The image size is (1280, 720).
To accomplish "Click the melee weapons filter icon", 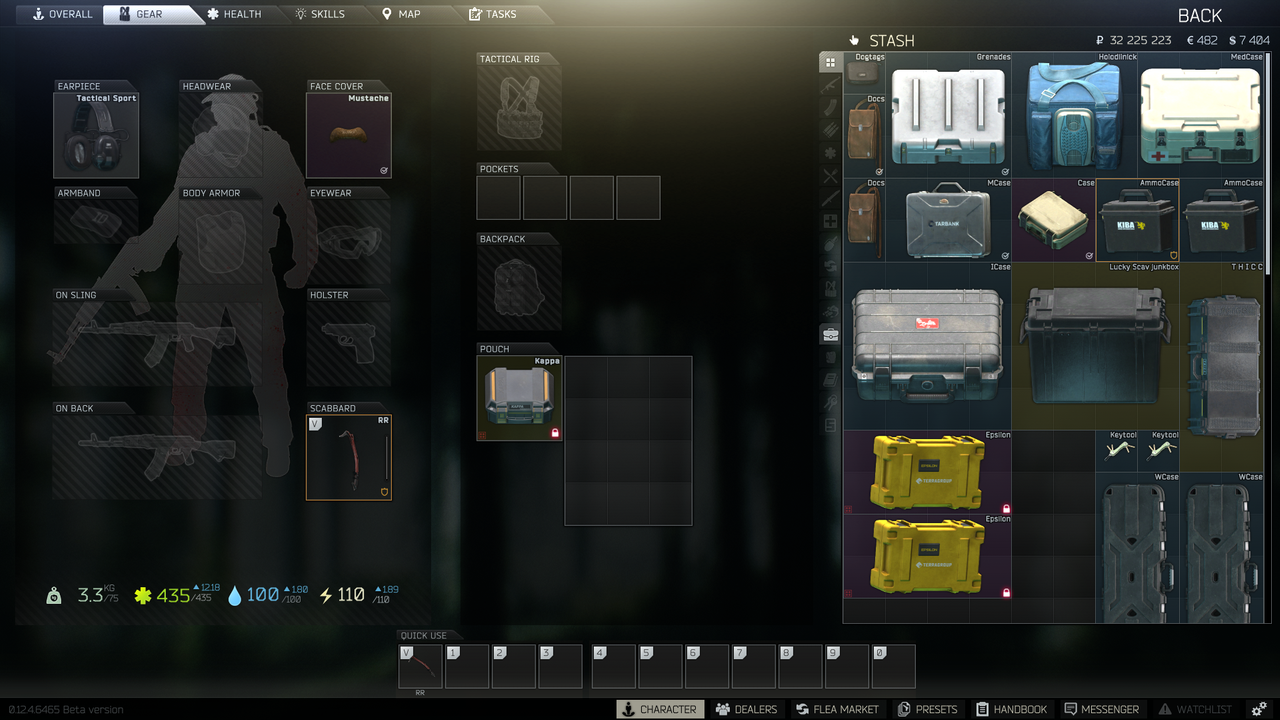I will (830, 196).
